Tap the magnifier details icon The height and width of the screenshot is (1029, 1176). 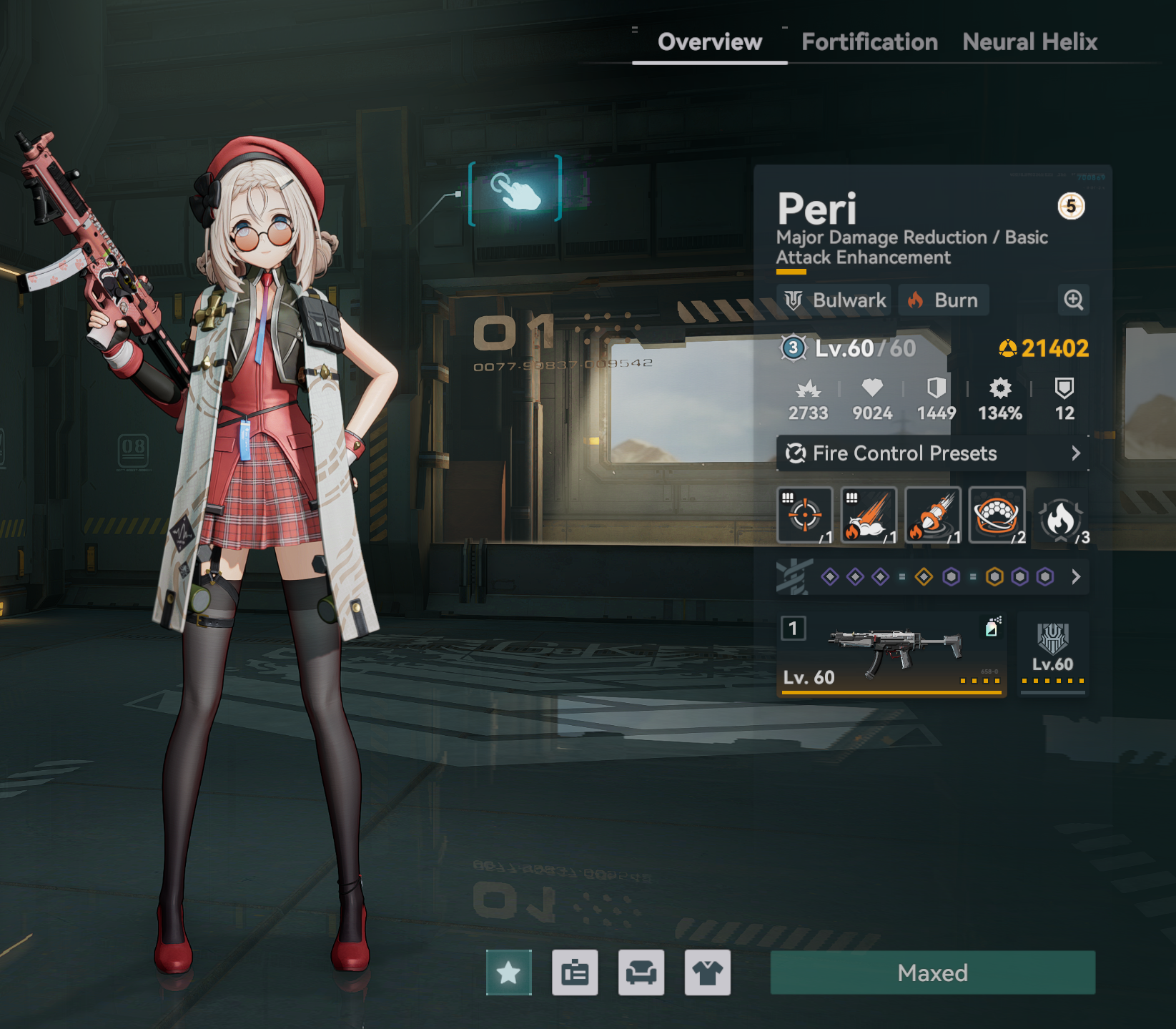tap(1073, 300)
